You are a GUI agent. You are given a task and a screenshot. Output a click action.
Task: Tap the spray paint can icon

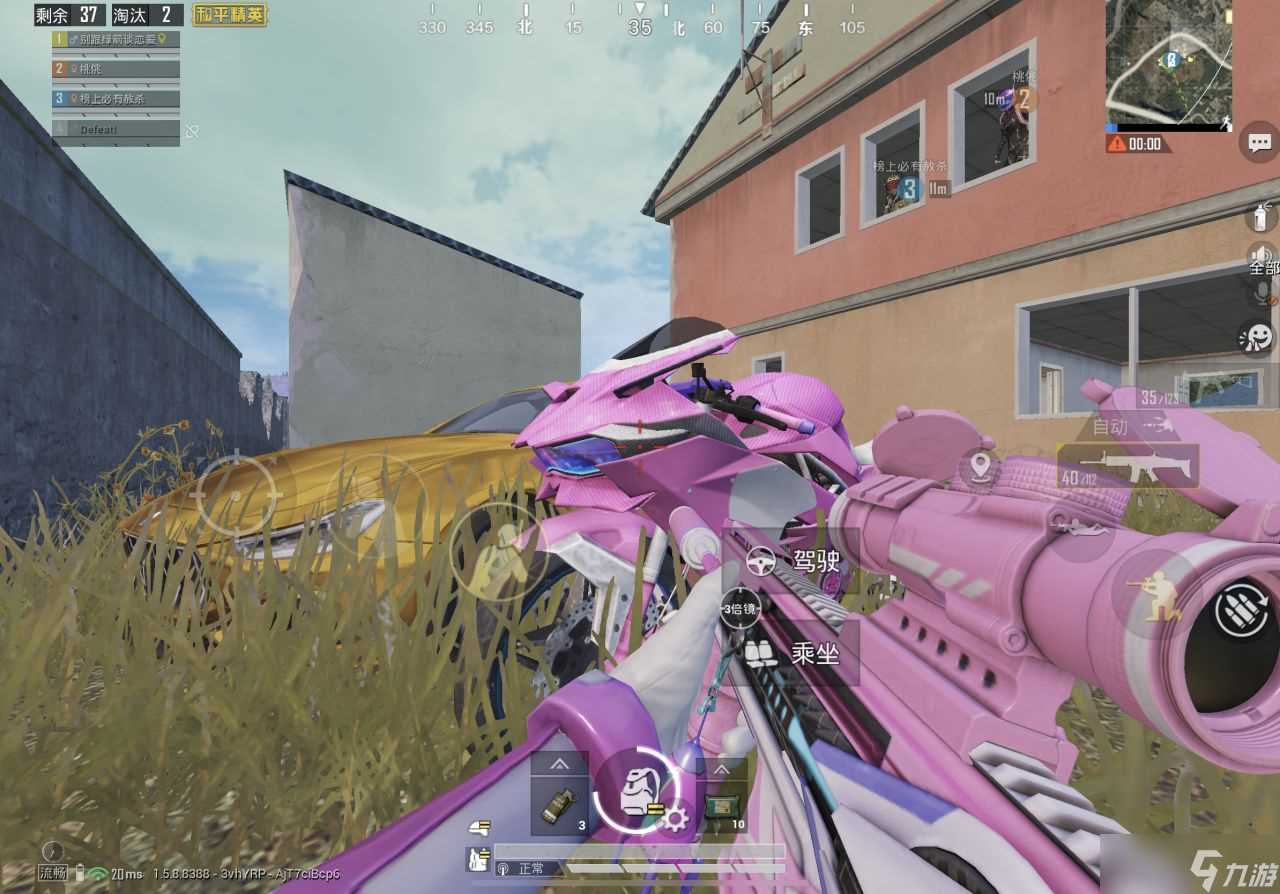[1262, 215]
